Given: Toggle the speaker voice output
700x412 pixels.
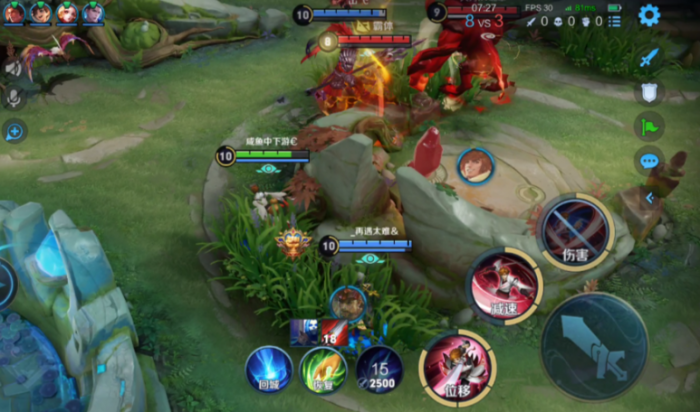Looking at the screenshot, I should point(13,66).
